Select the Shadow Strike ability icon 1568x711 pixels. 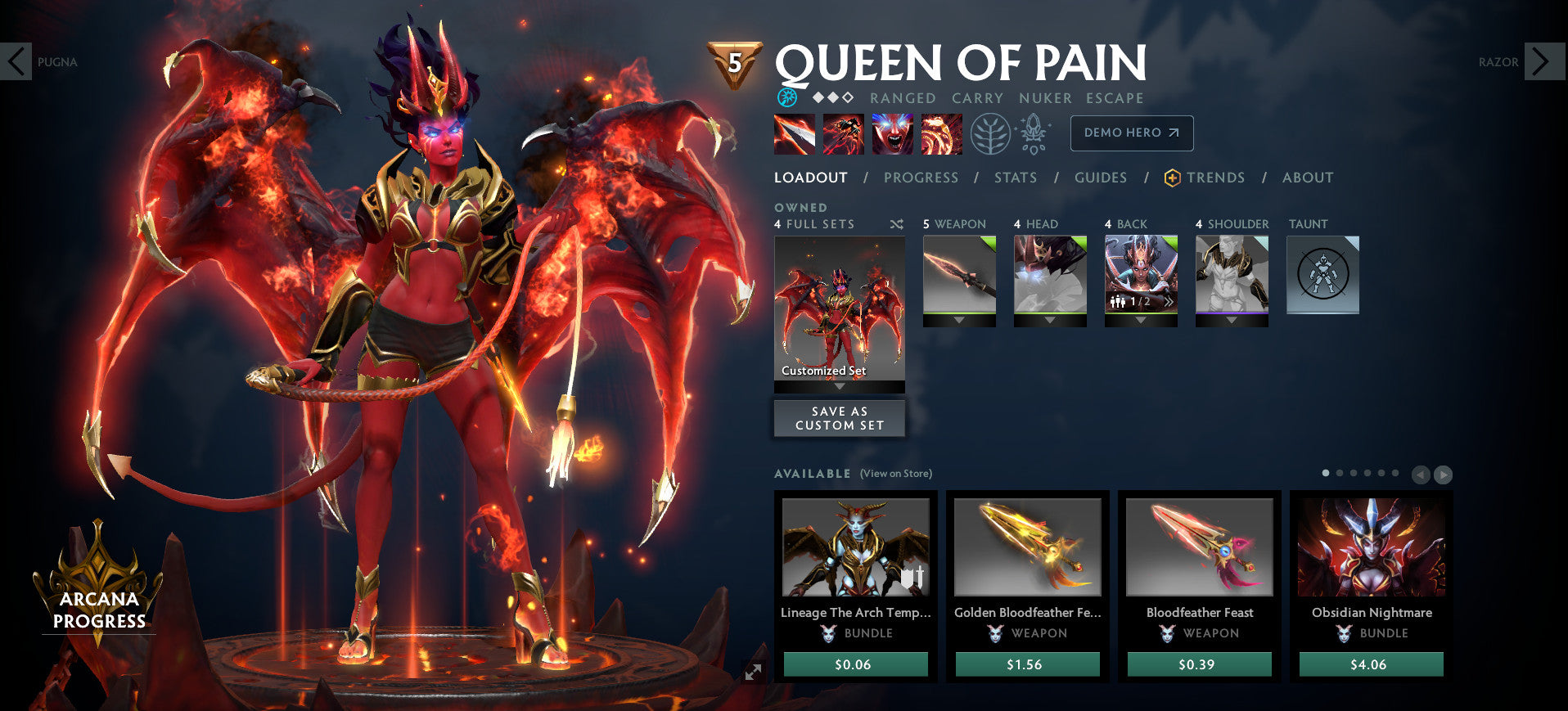(794, 133)
